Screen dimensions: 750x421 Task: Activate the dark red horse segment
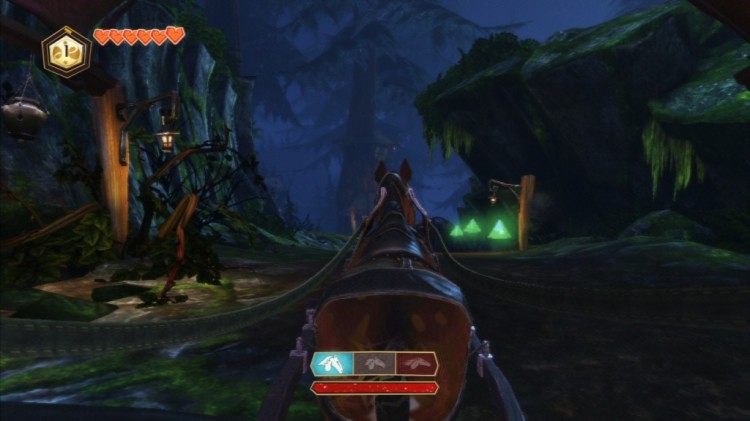tap(416, 364)
